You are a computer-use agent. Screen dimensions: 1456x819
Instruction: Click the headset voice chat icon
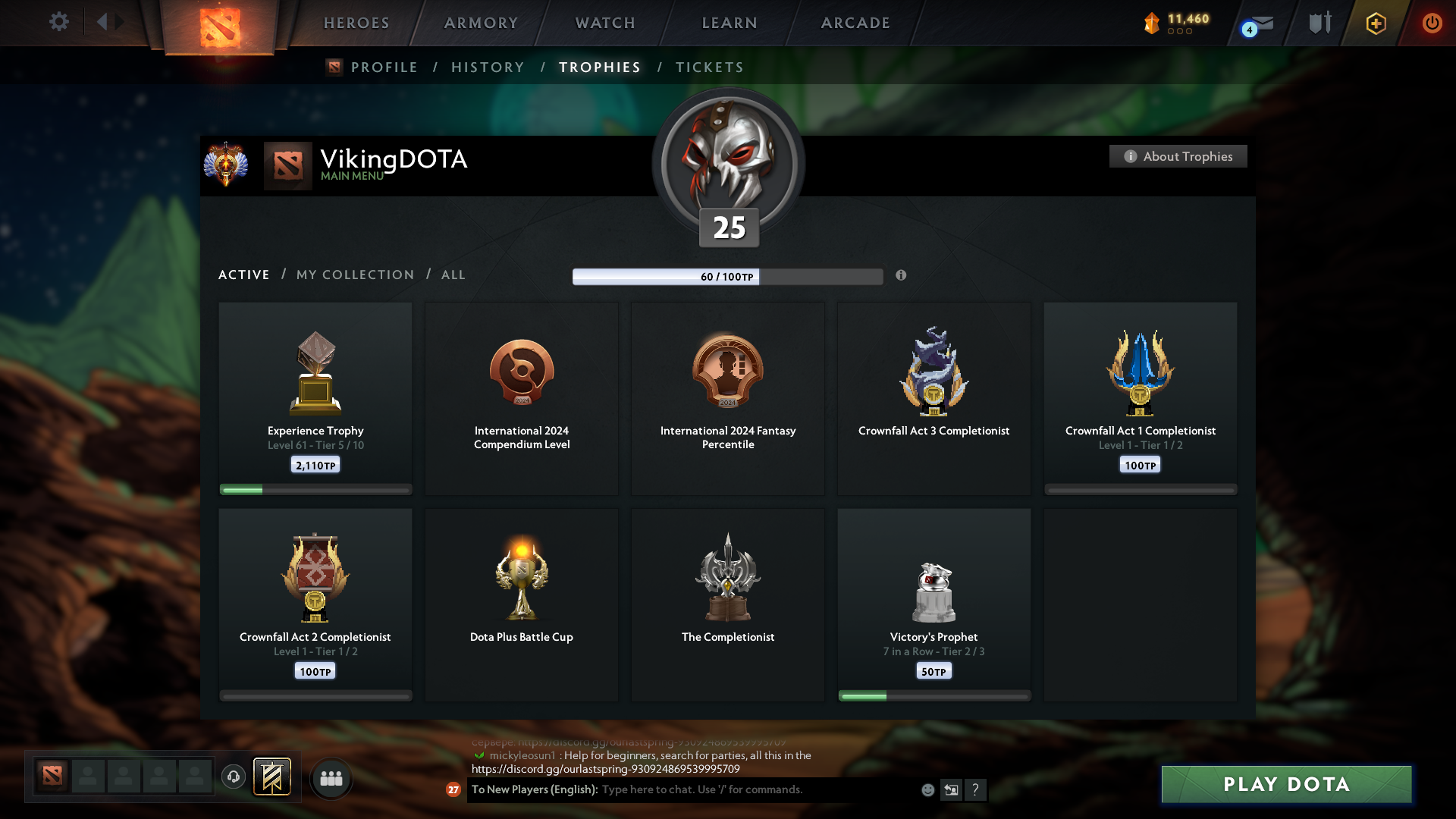click(233, 777)
